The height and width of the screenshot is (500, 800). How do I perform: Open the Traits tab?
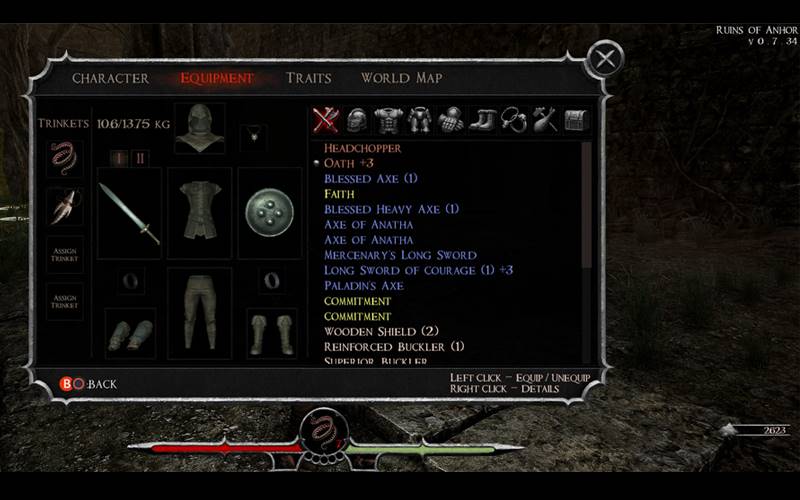click(308, 78)
